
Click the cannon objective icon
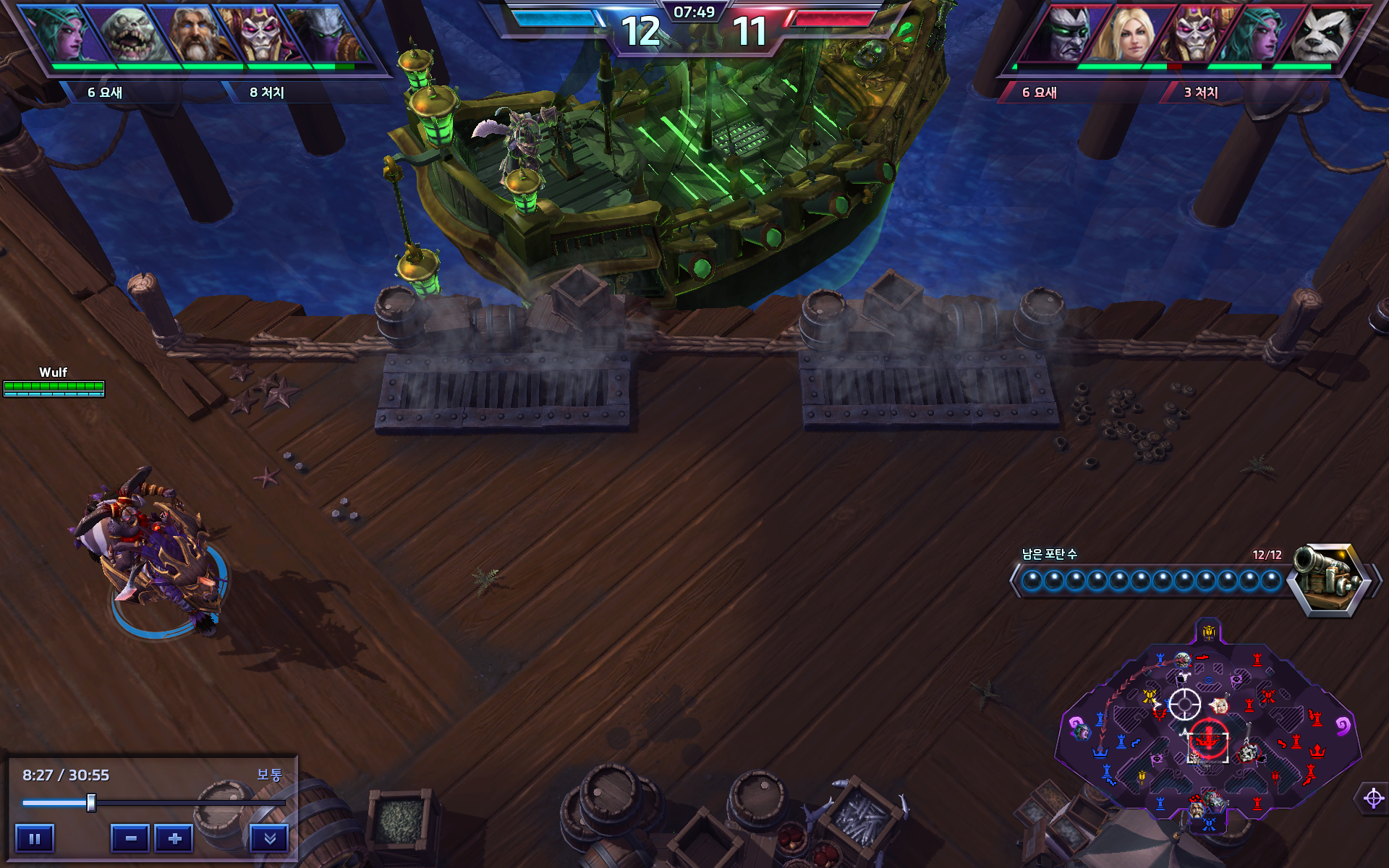(x=1330, y=579)
